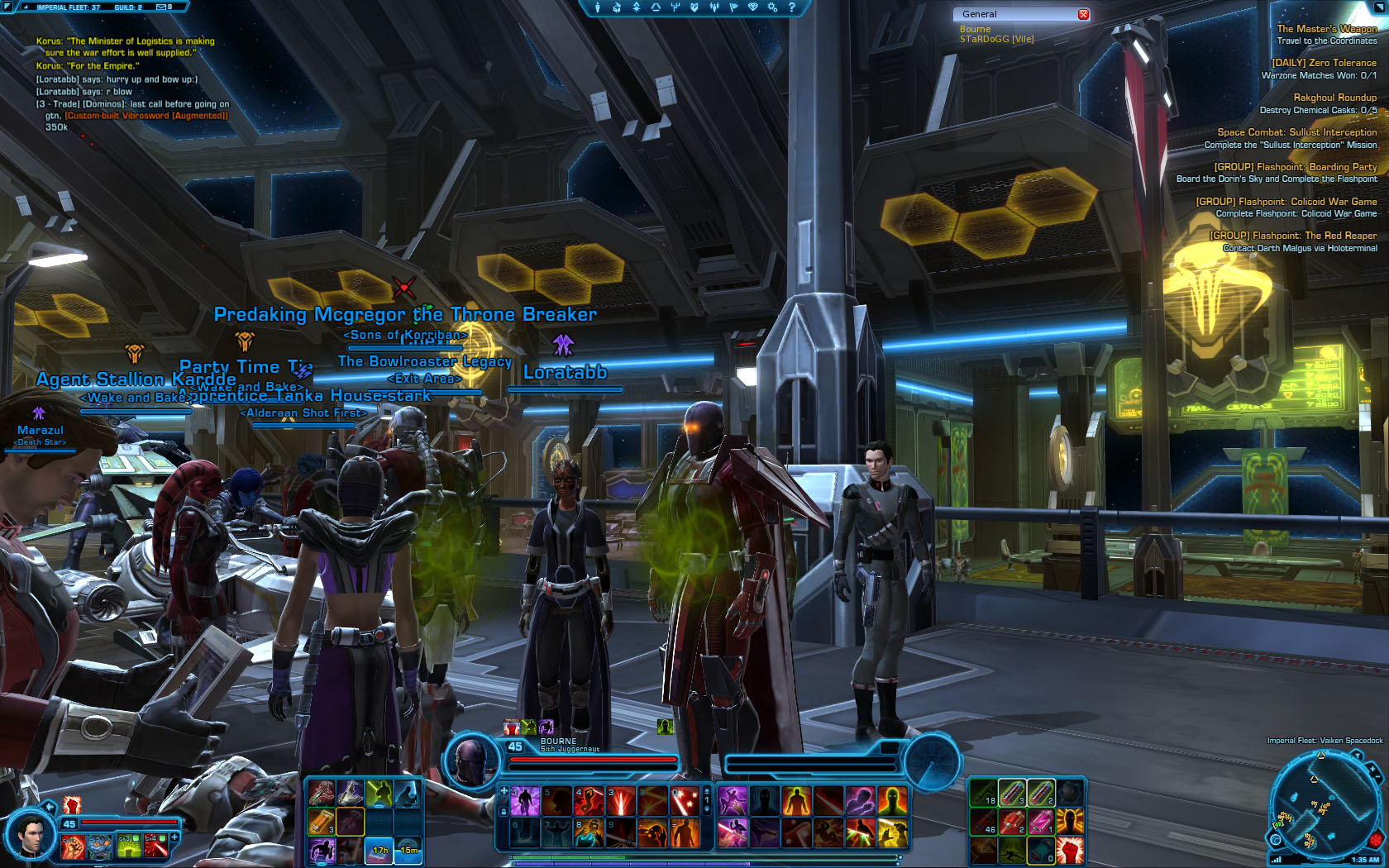
Task: Open the gear-shaped preferences icon in top menu
Action: tap(772, 7)
